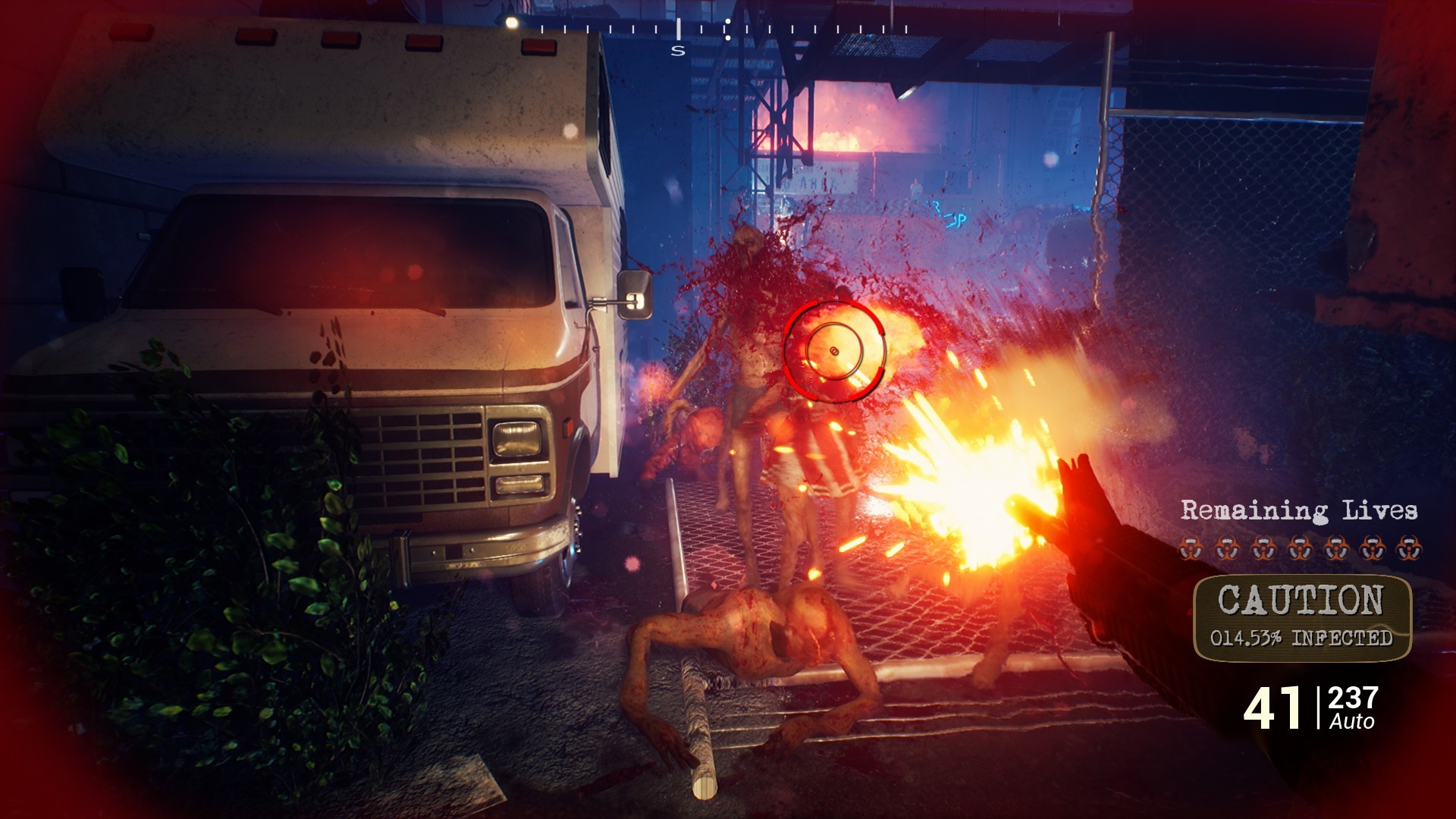The height and width of the screenshot is (819, 1456).
Task: Select the third biohazard skull icon
Action: (1263, 547)
